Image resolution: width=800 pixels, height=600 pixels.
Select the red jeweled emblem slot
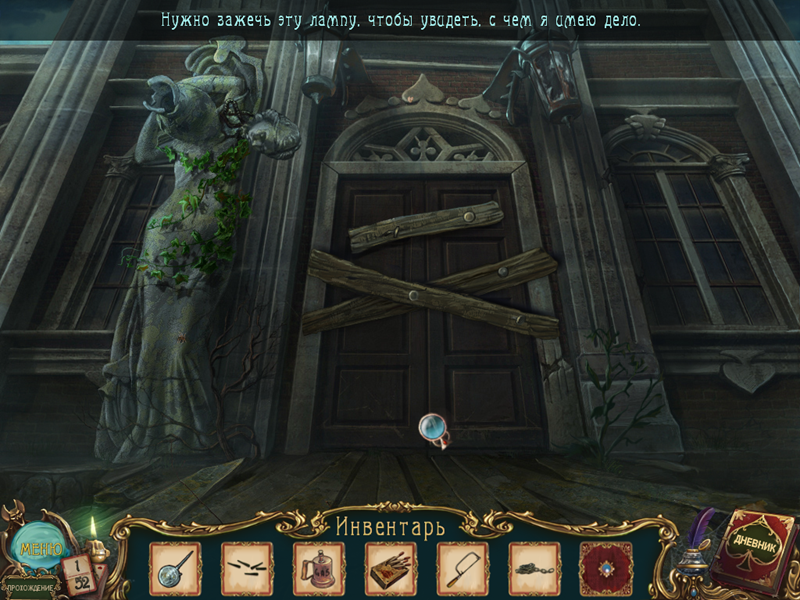click(606, 567)
